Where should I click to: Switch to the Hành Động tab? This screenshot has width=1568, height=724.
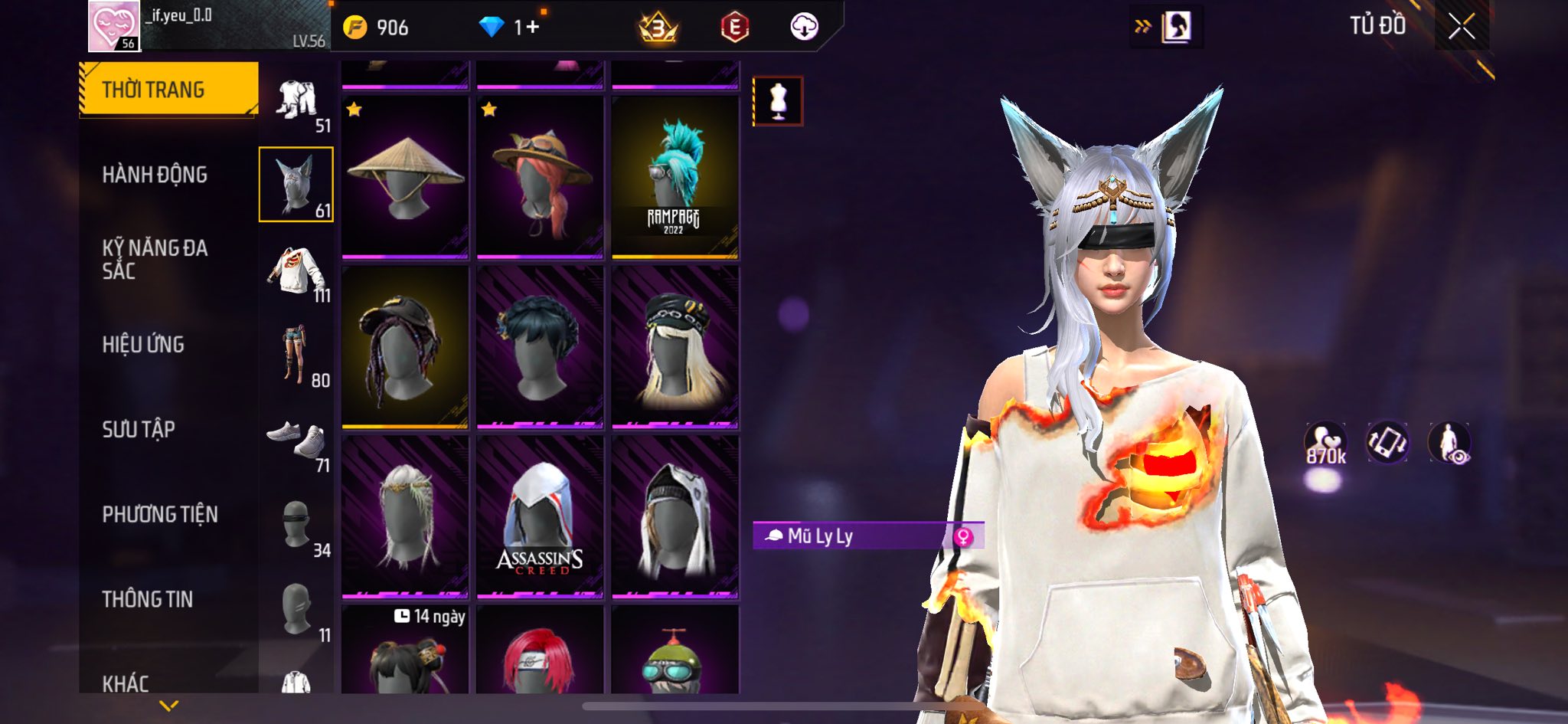[155, 175]
